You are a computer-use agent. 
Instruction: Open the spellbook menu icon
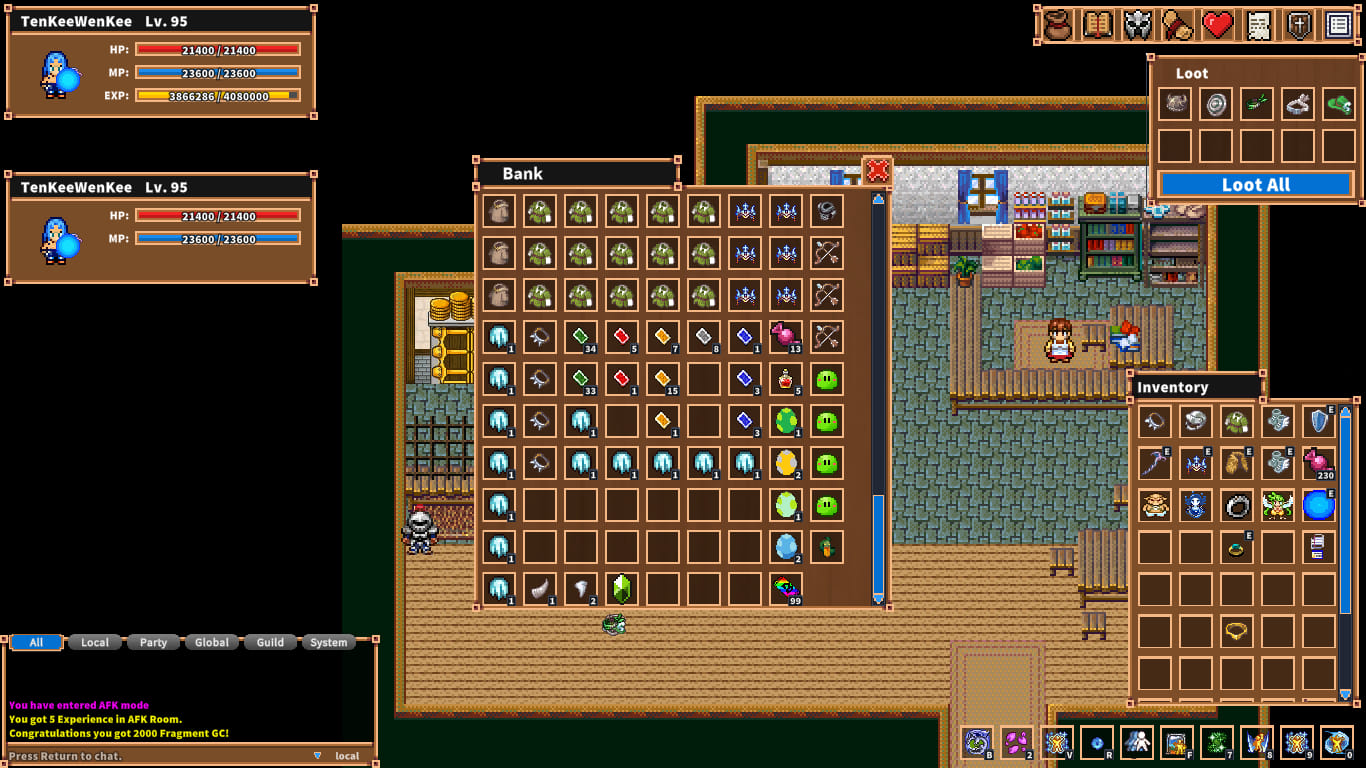[x=1098, y=25]
